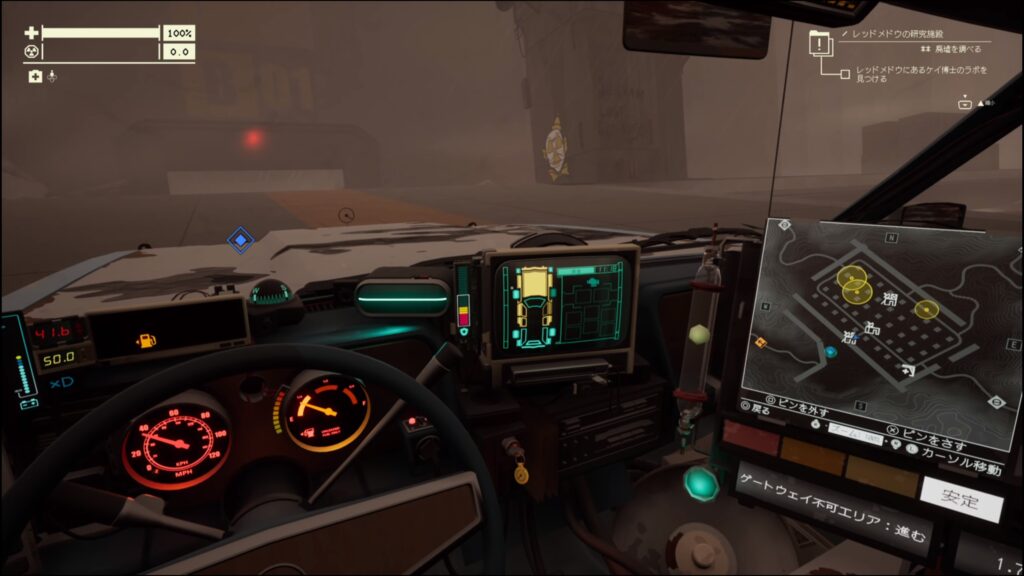This screenshot has width=1024, height=576.
Task: Select the objective checkbox for finding the lab
Action: pos(846,73)
